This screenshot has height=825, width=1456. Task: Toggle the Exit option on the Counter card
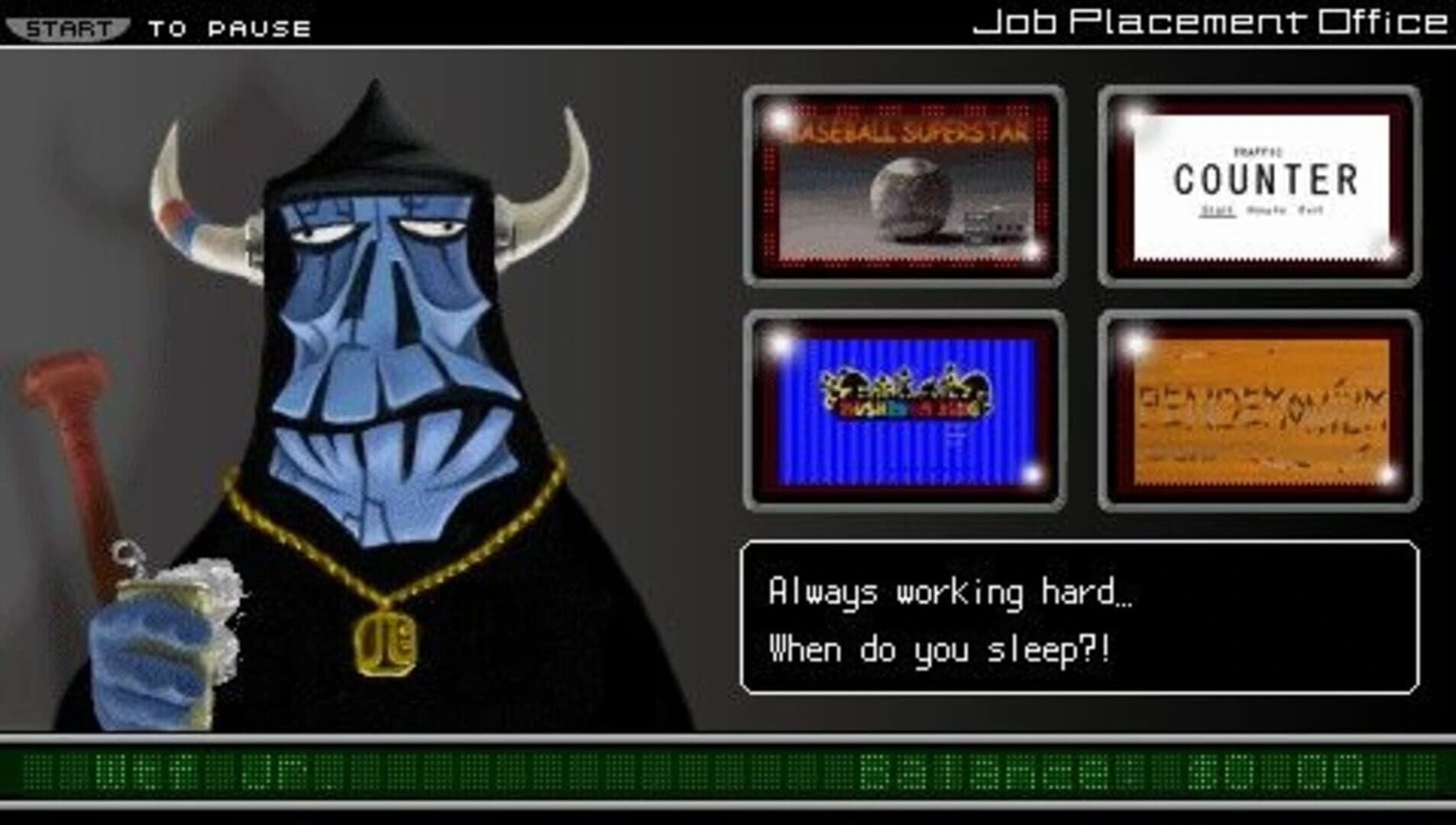point(1310,209)
